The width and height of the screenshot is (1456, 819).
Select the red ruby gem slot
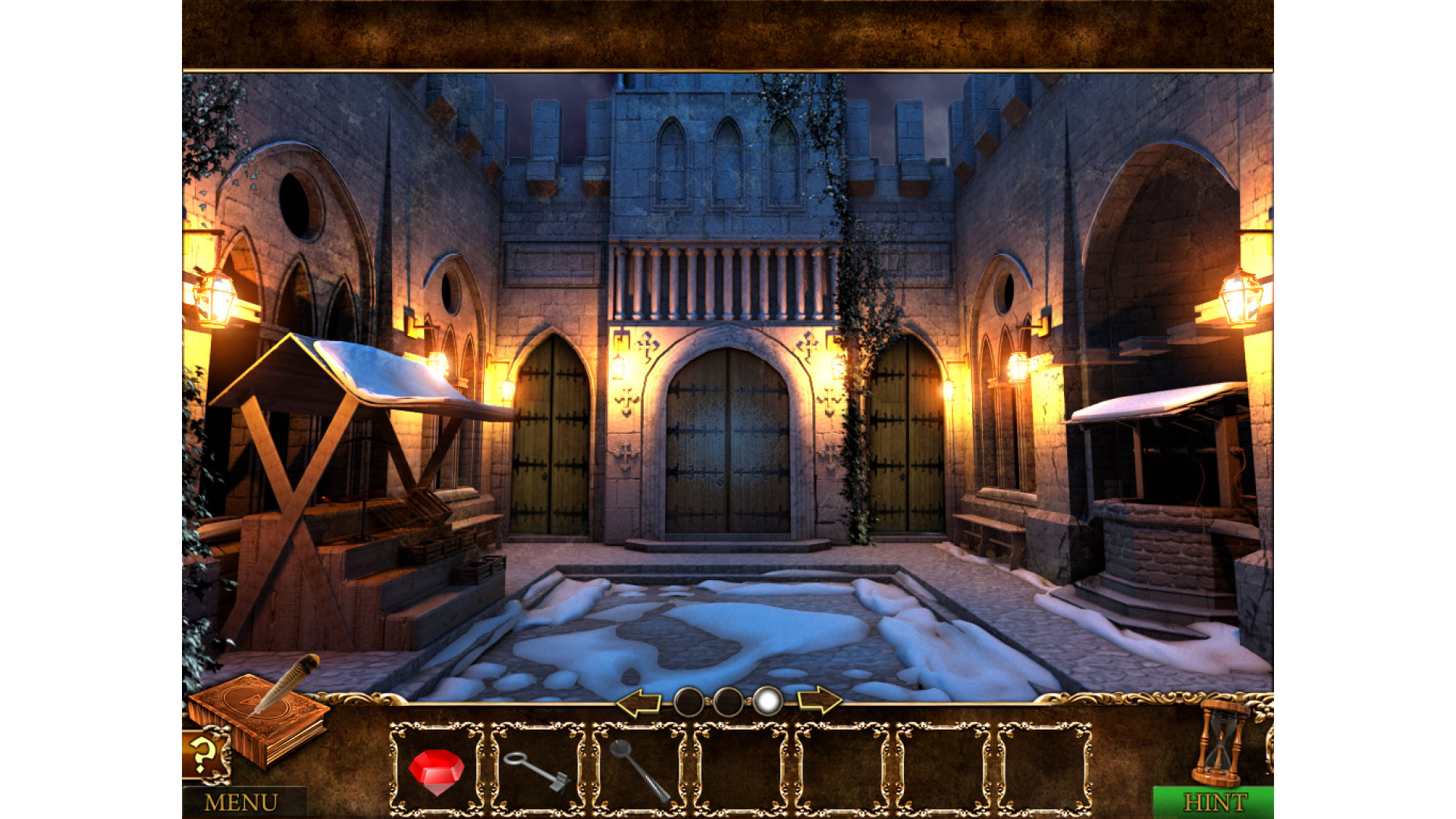coord(436,770)
